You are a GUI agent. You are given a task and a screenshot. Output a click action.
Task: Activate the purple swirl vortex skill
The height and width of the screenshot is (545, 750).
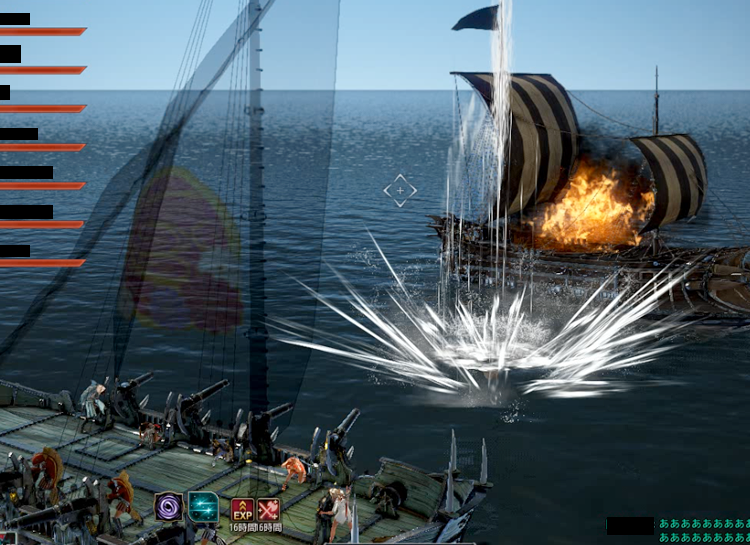(168, 507)
